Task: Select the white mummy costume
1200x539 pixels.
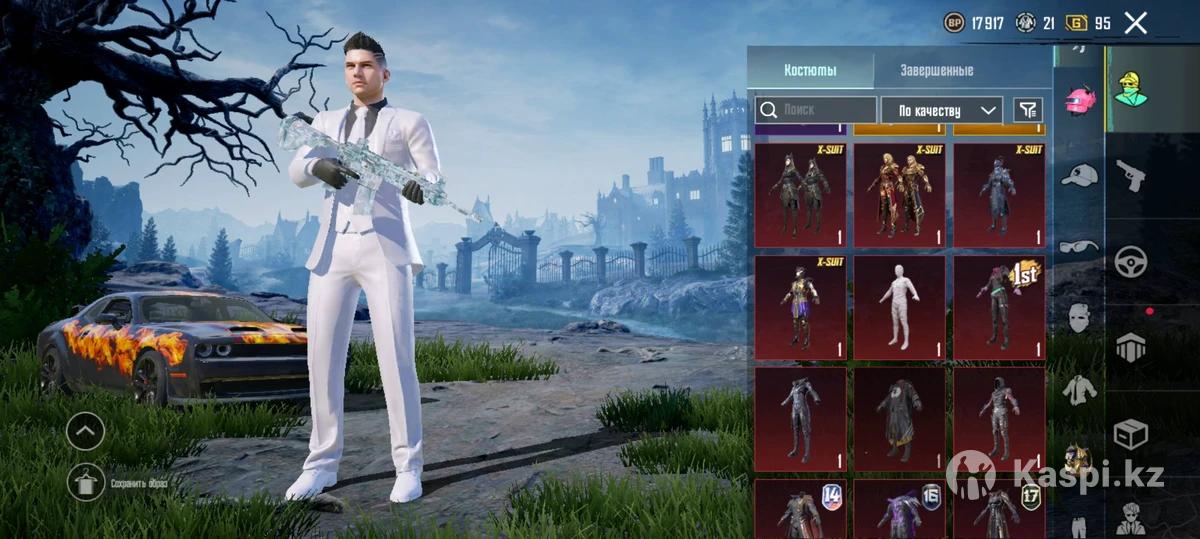Action: tap(899, 308)
